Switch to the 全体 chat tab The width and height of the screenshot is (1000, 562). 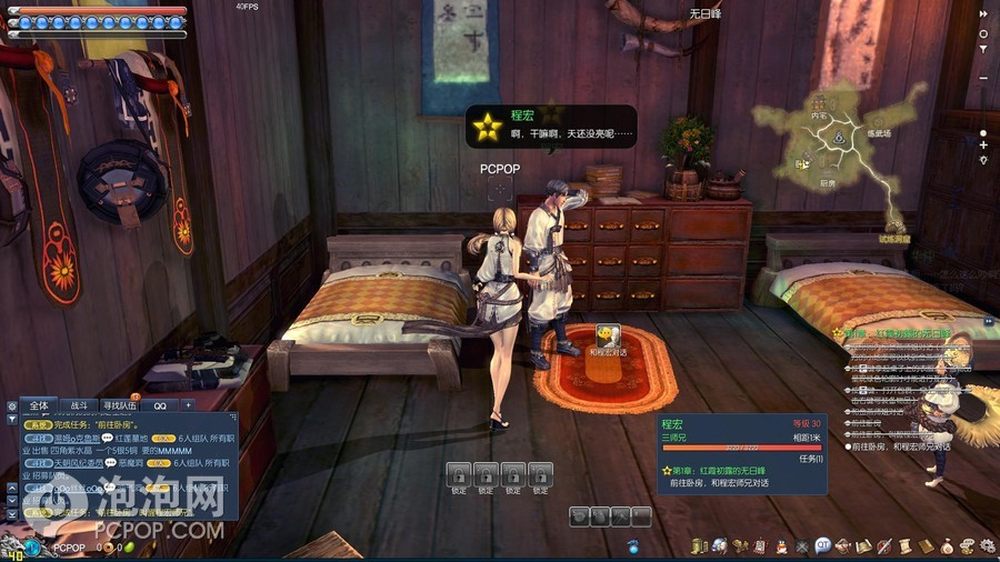(39, 406)
